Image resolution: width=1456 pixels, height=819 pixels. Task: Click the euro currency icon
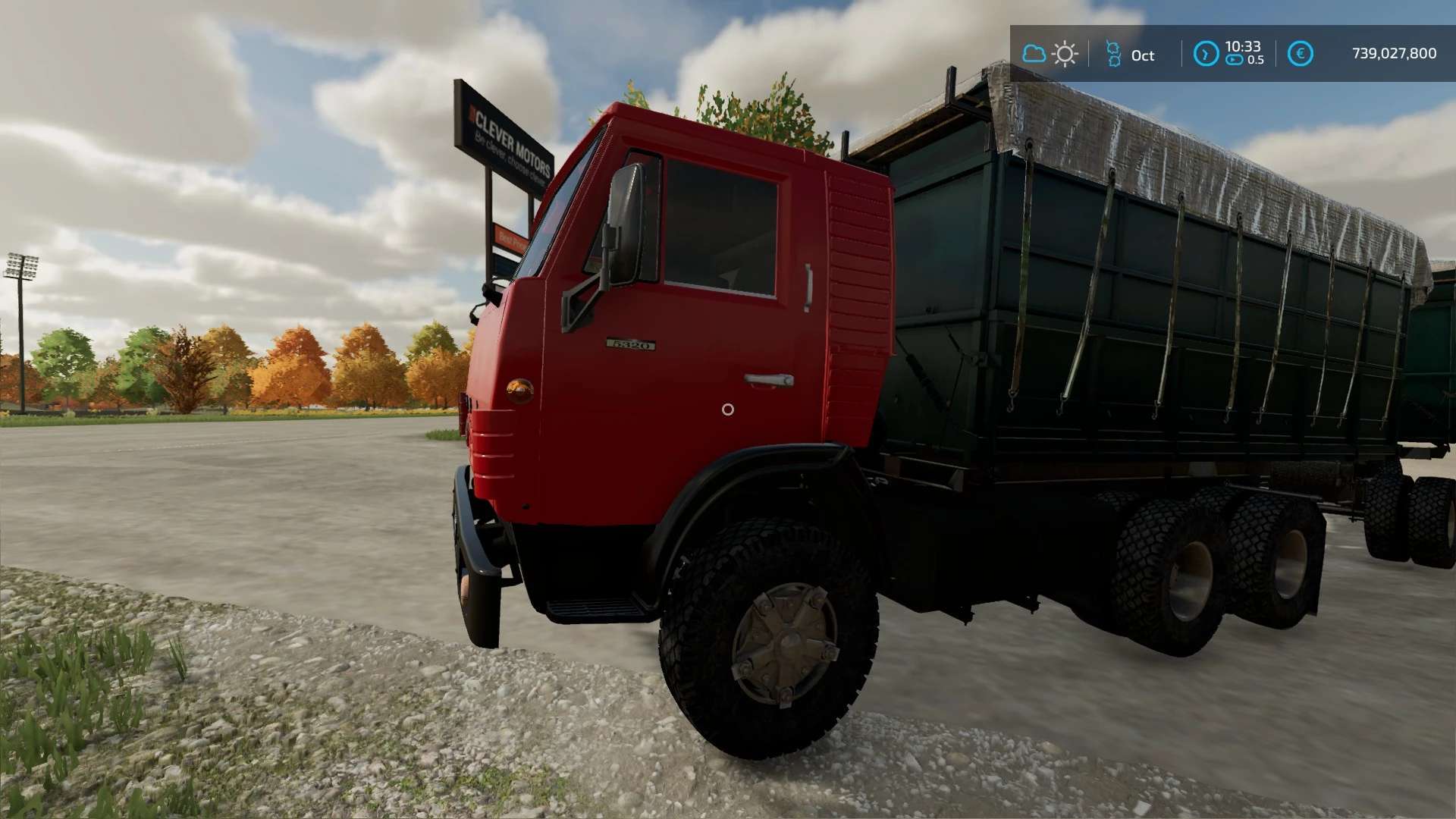point(1300,54)
